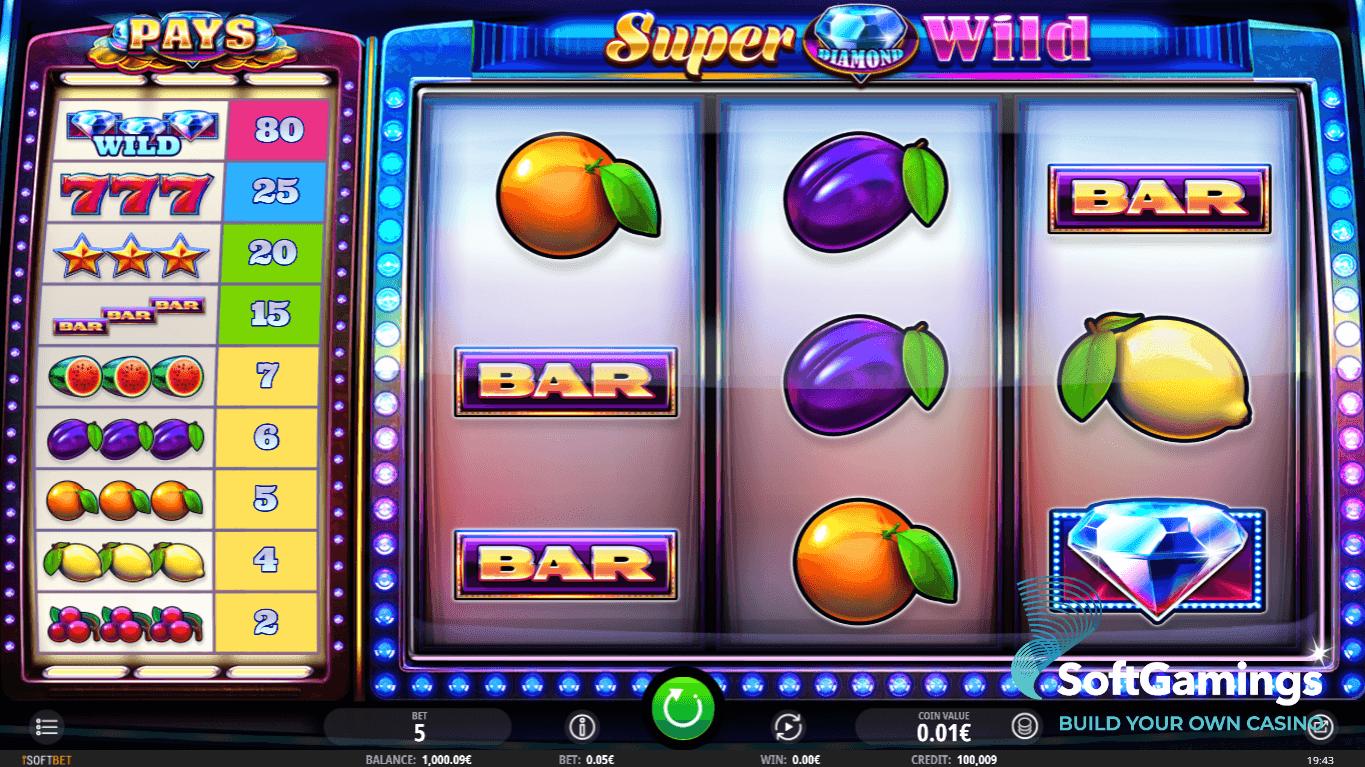Turn on autoplay spins
This screenshot has height=767, width=1365.
788,726
